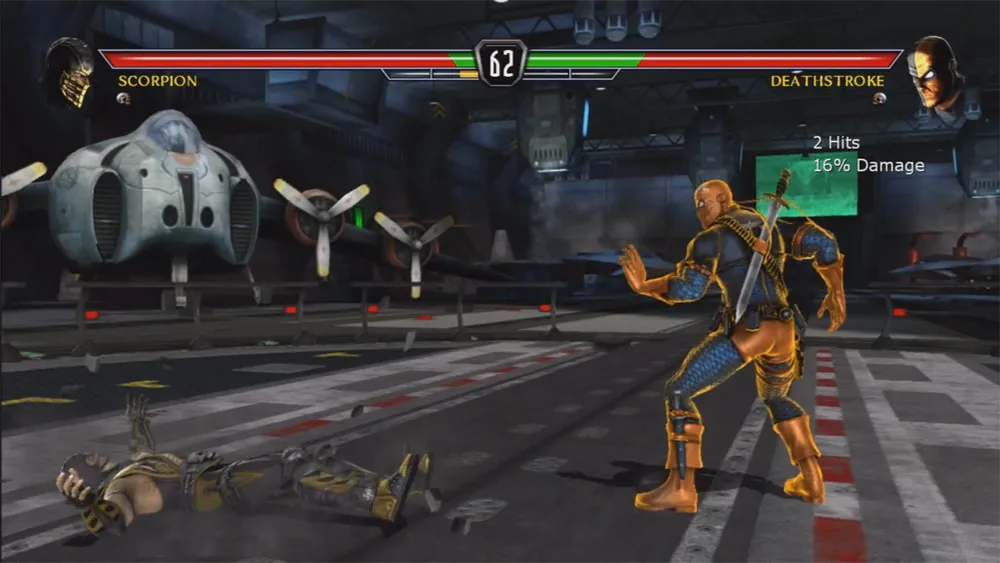
Task: Click Scorpion's character portrait
Action: coord(70,71)
